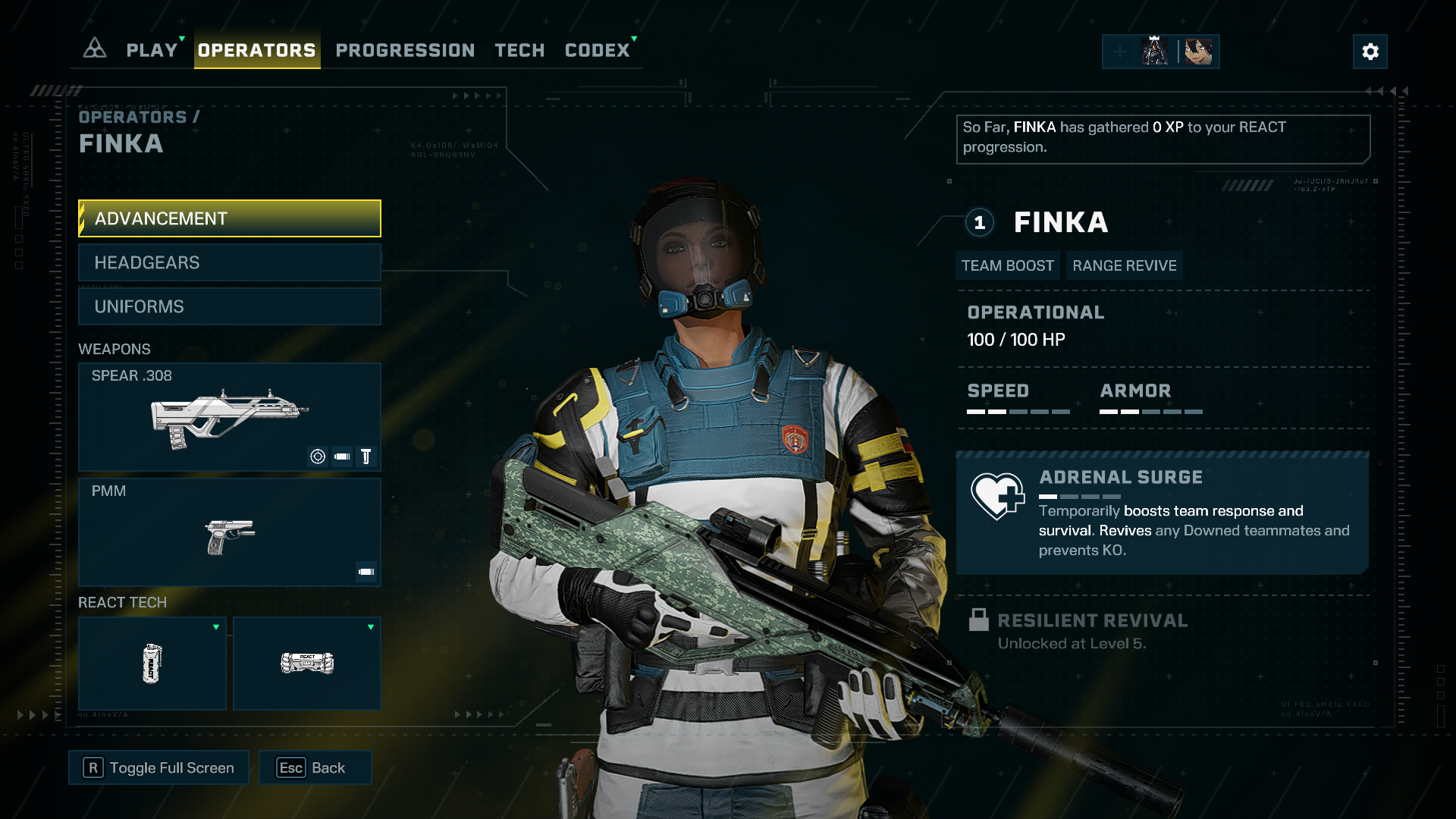Viewport: 1456px width, 819px height.
Task: Click the add squad member plus slot
Action: pos(1119,52)
